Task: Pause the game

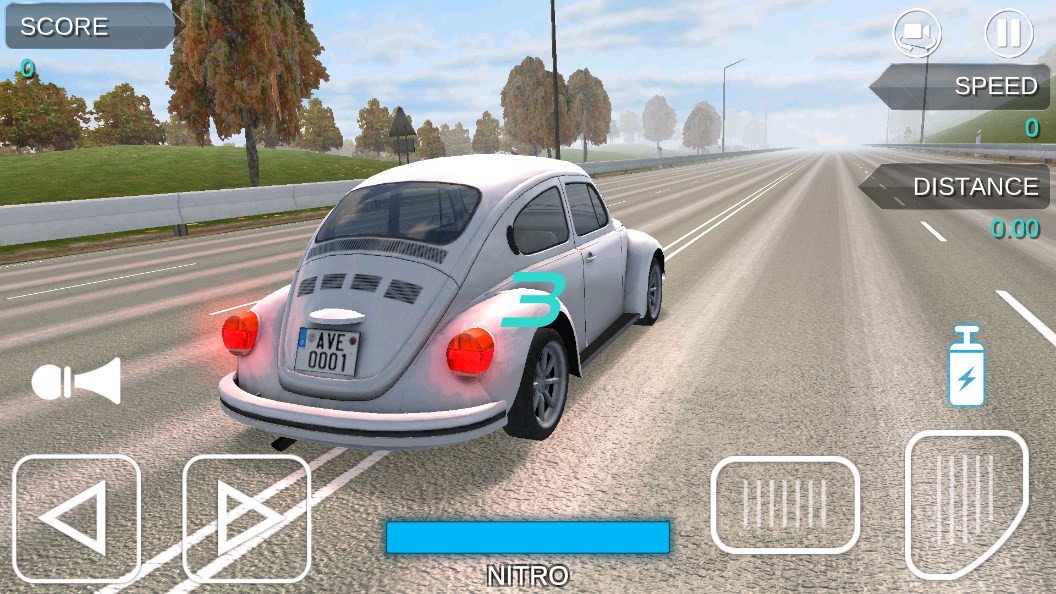Action: 1008,34
